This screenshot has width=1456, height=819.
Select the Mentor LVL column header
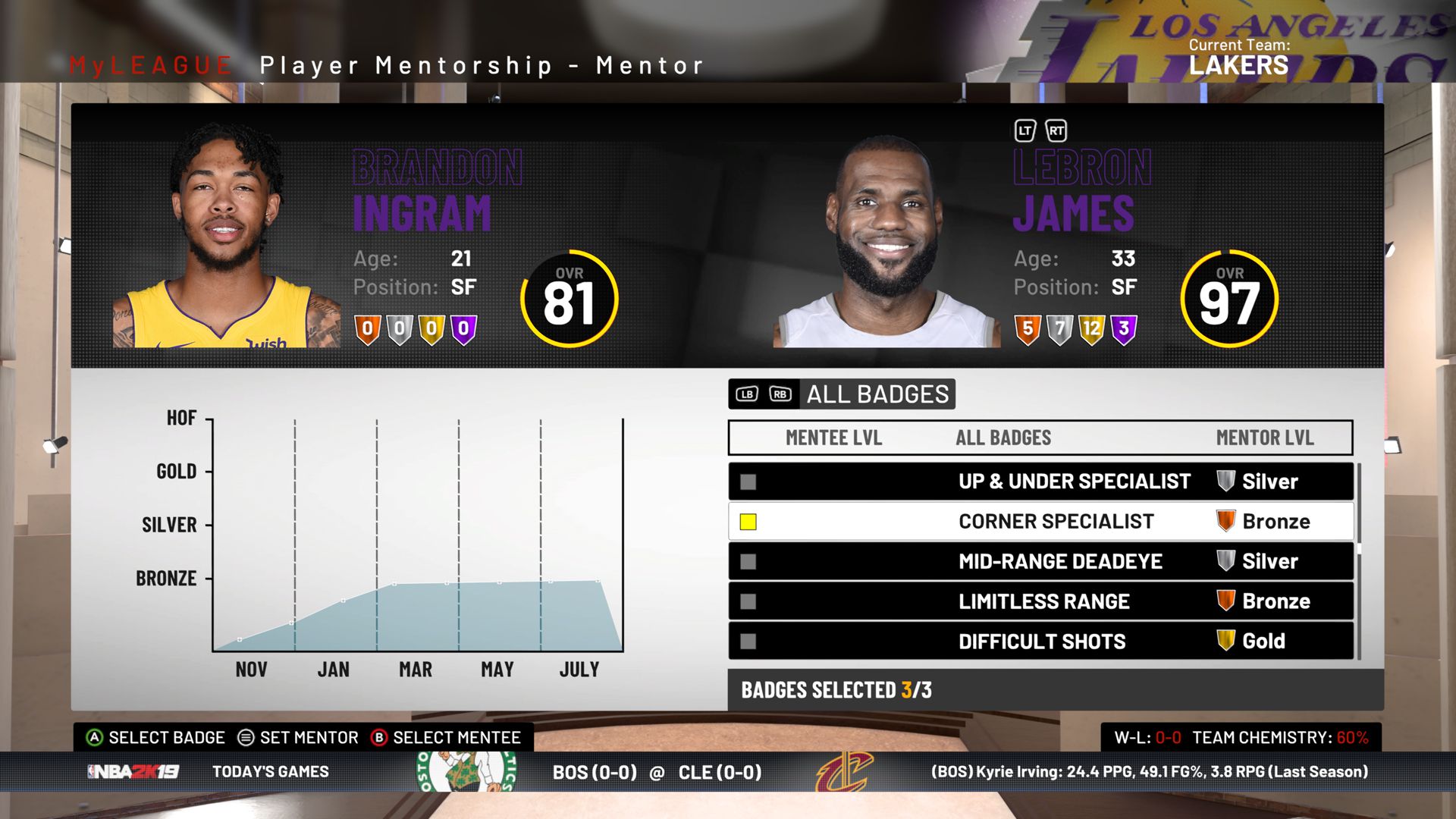point(1266,438)
